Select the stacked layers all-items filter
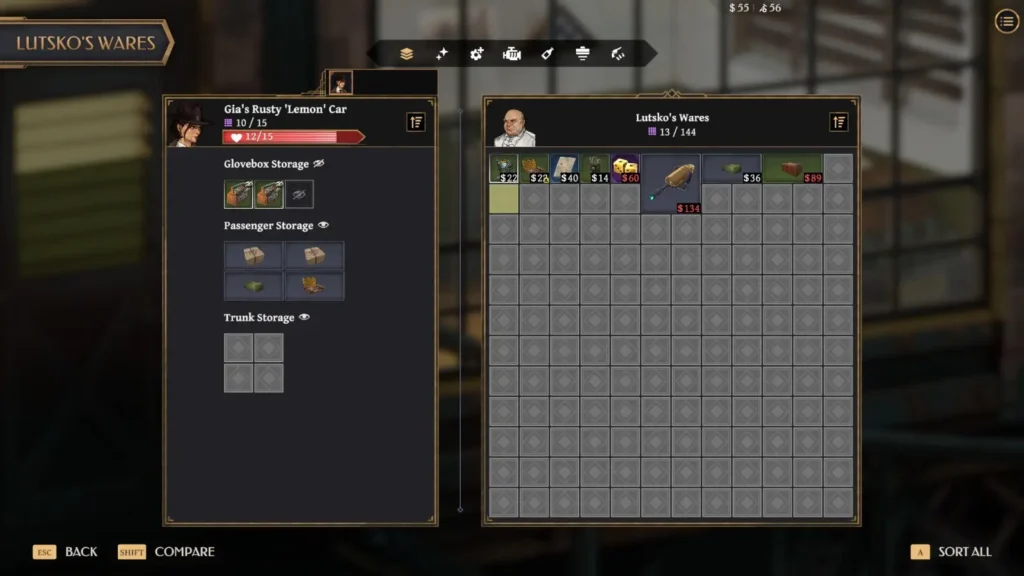The image size is (1024, 576). click(407, 54)
